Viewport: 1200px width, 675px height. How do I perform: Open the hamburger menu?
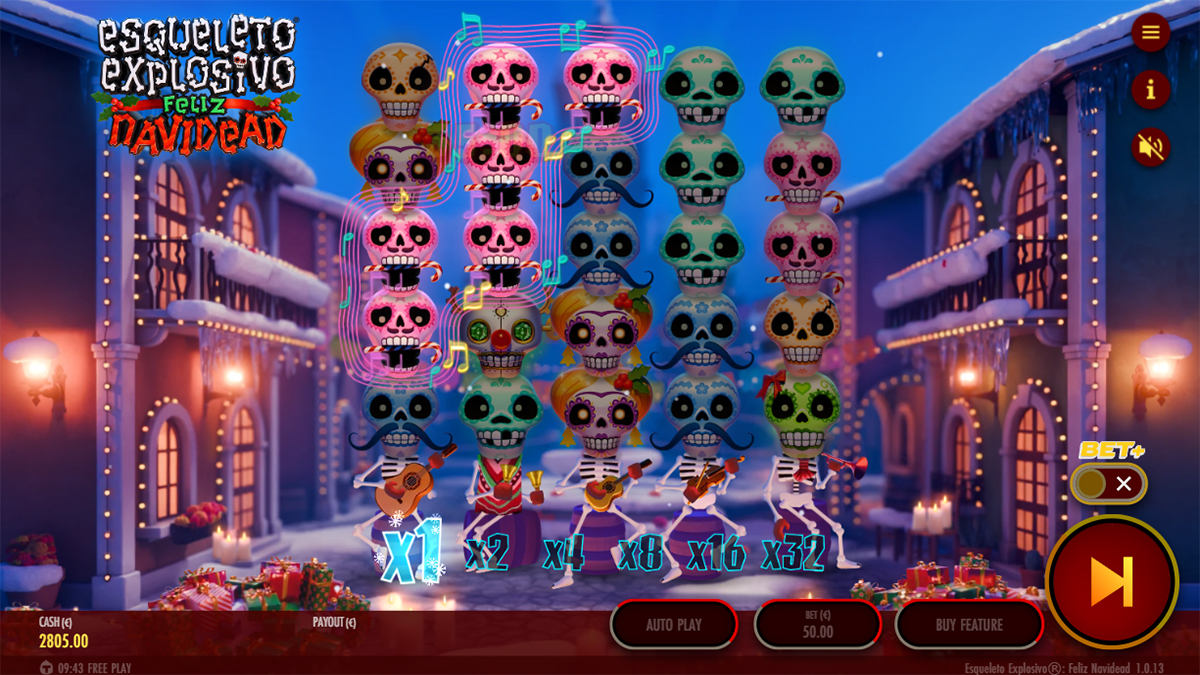click(1150, 33)
